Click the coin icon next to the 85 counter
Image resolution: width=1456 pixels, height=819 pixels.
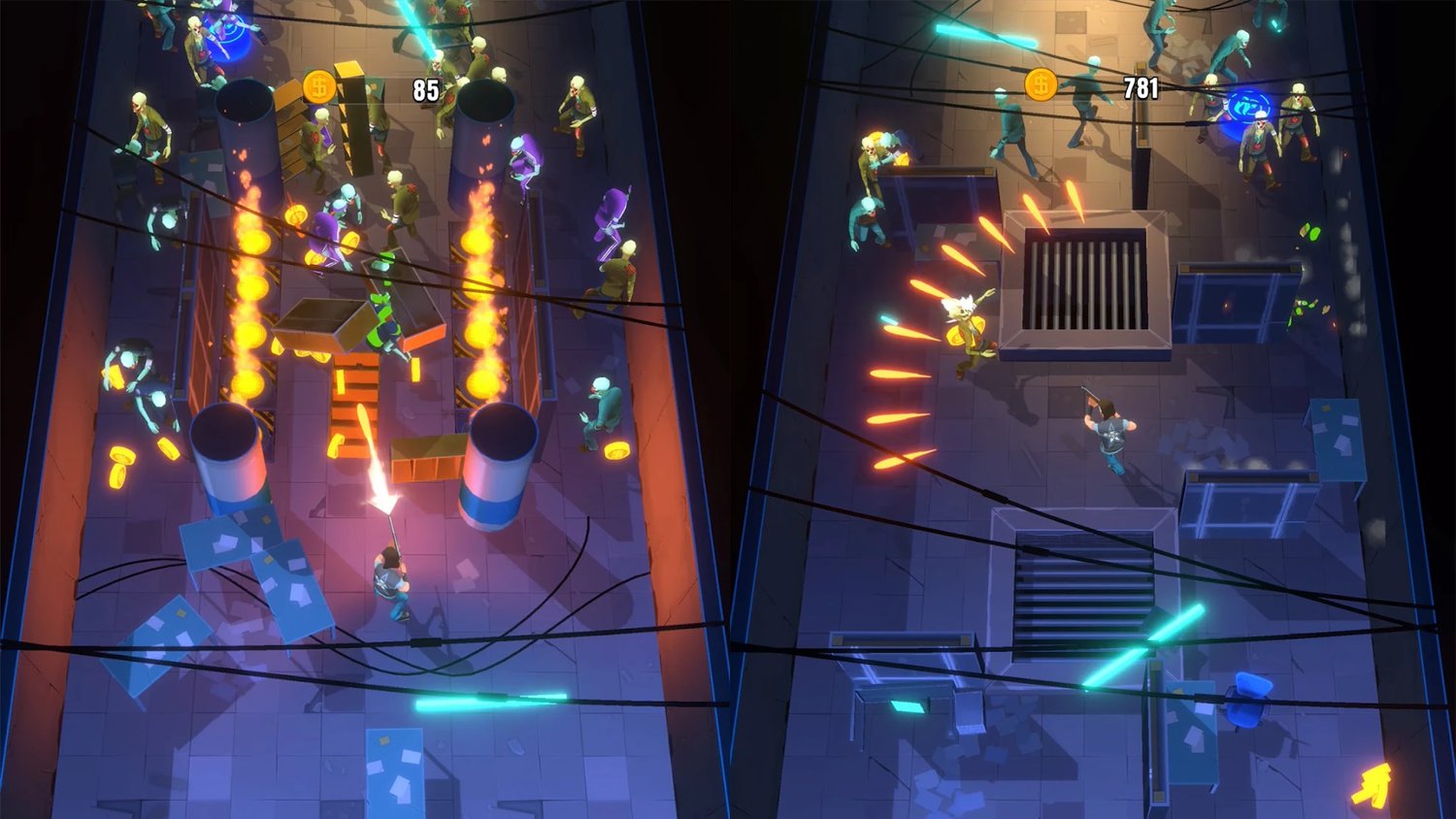pyautogui.click(x=318, y=86)
